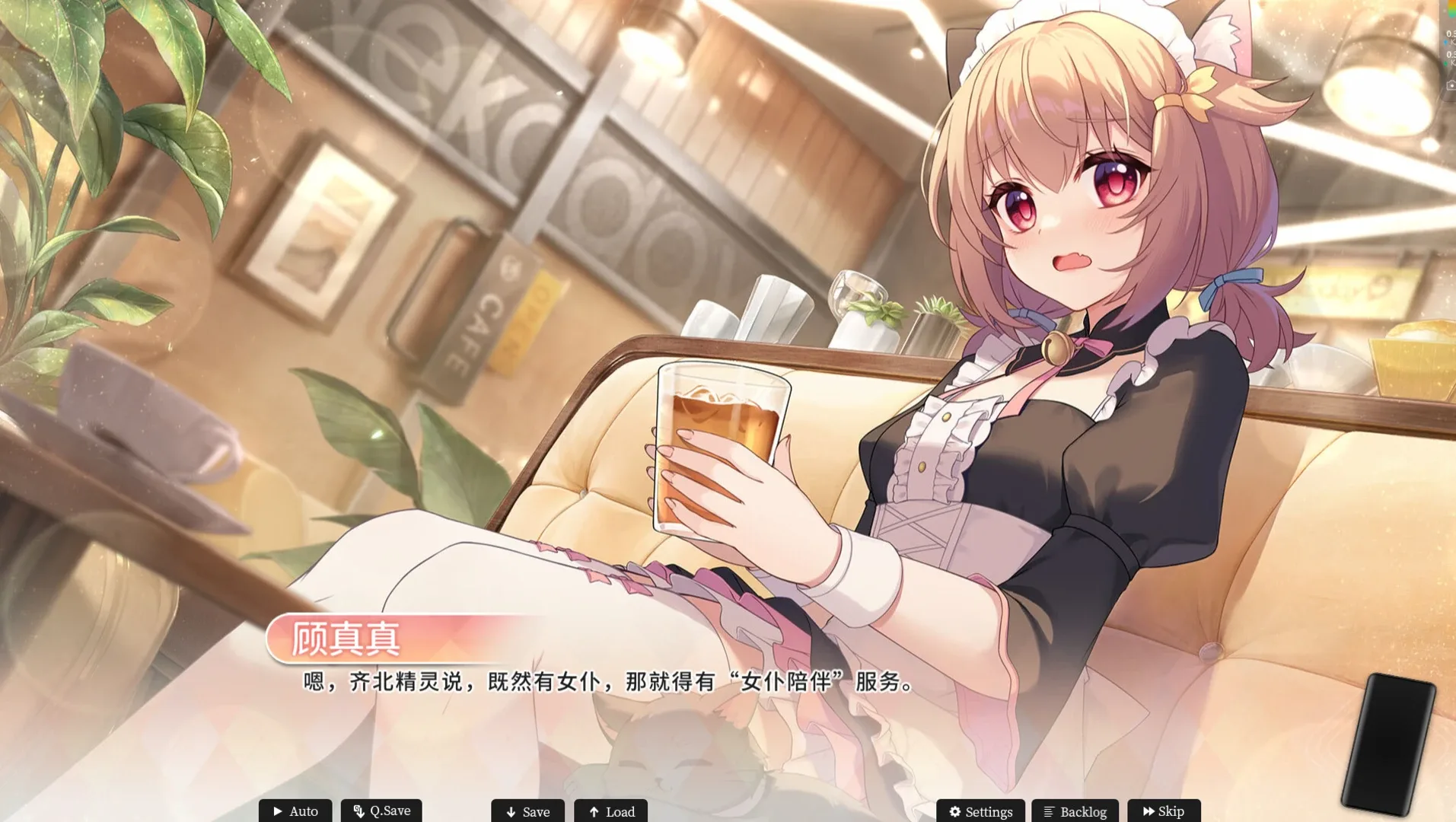Click the fast-forward icon on the Skip button
Screen dimensions: 1456x822
point(1149,811)
